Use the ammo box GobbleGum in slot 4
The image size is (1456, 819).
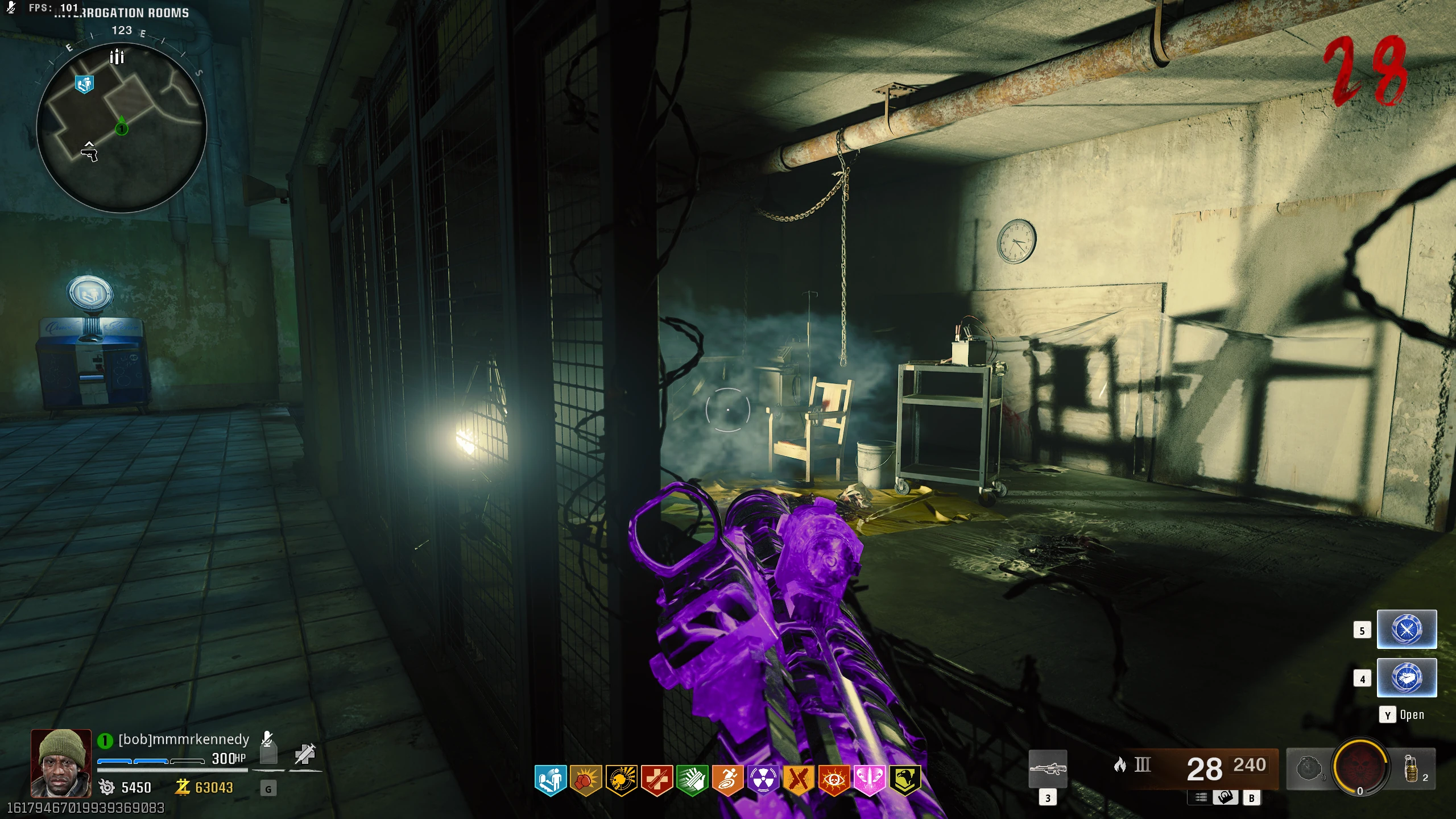[x=1407, y=678]
